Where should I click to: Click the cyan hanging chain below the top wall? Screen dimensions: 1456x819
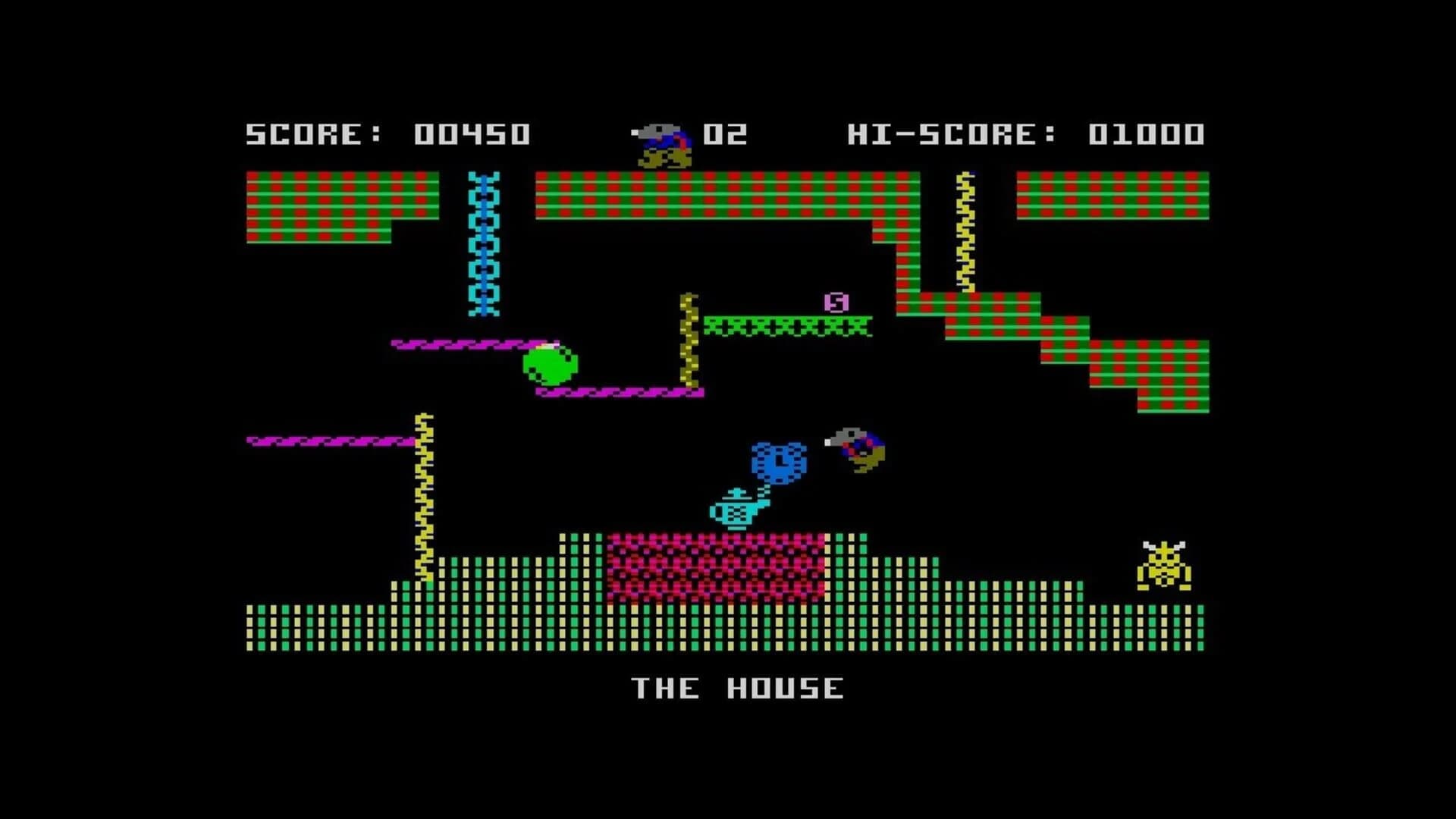pyautogui.click(x=483, y=243)
